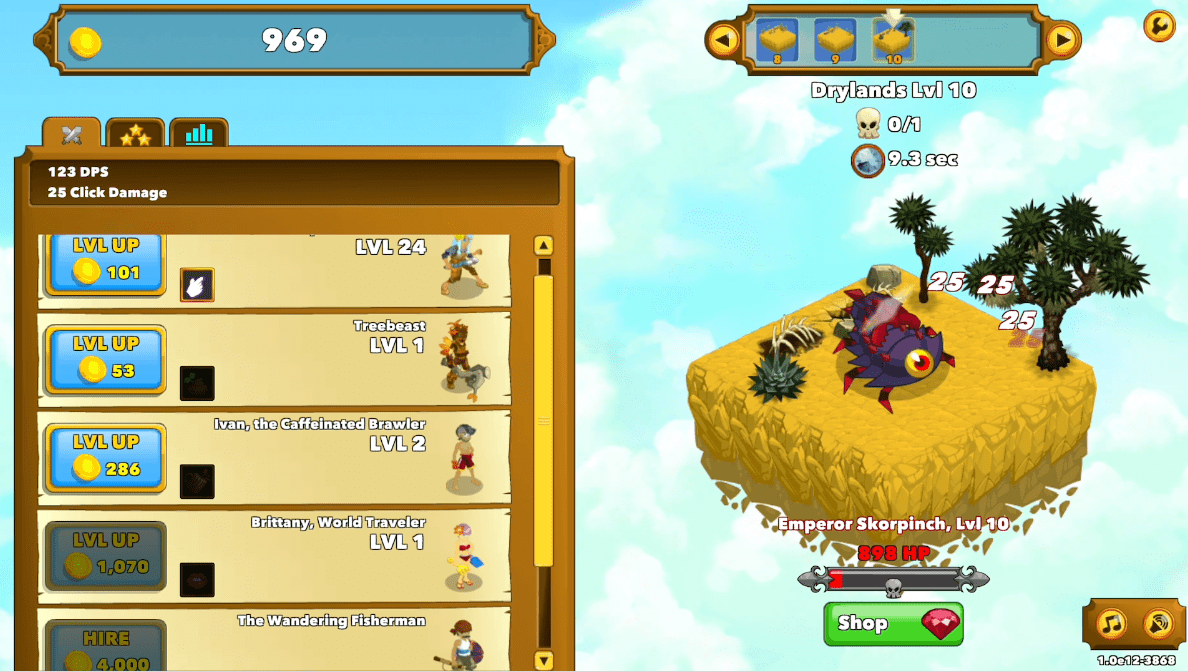Click the hero list scroll down arrow
Screen dimensions: 1188x672
coord(544,660)
